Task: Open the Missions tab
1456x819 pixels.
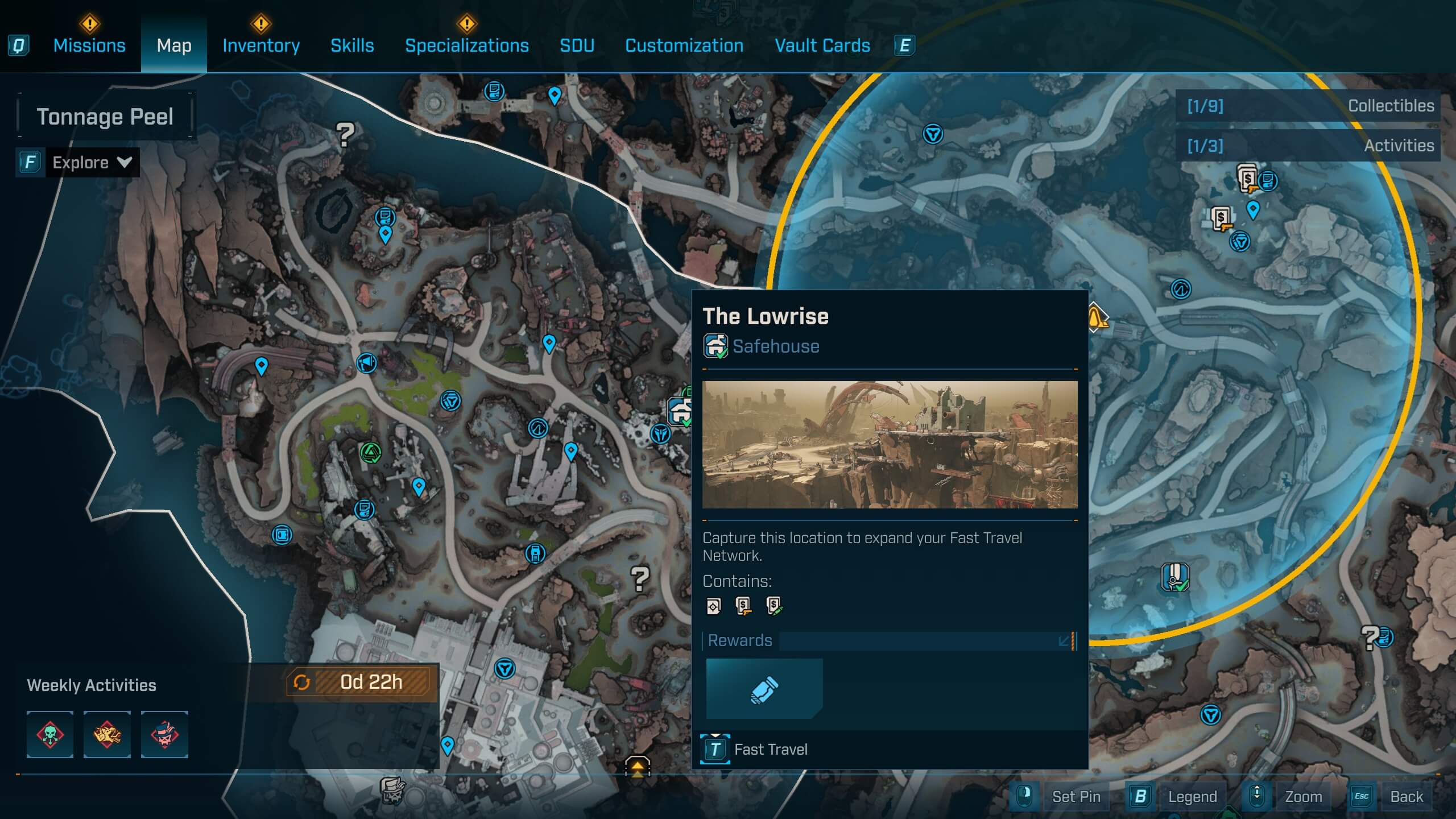Action: (x=89, y=45)
